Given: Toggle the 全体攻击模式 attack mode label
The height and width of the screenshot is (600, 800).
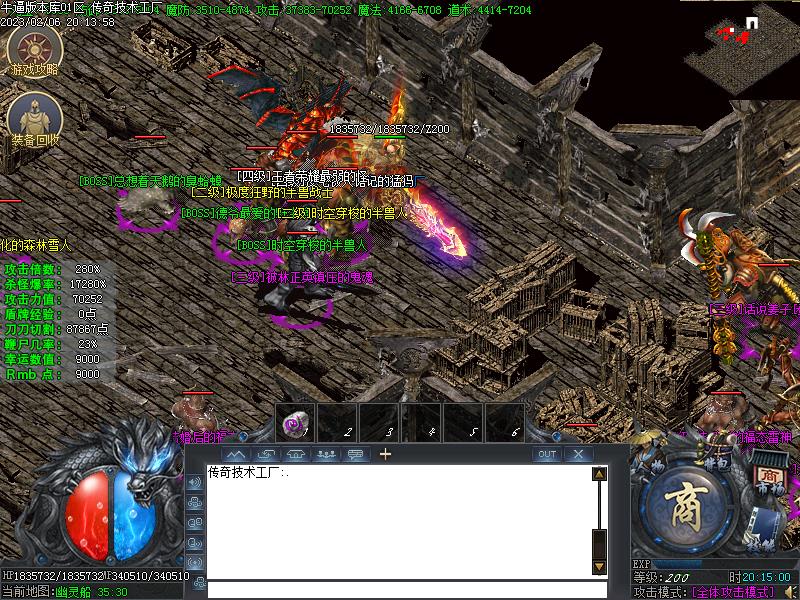Looking at the screenshot, I should pyautogui.click(x=733, y=592).
